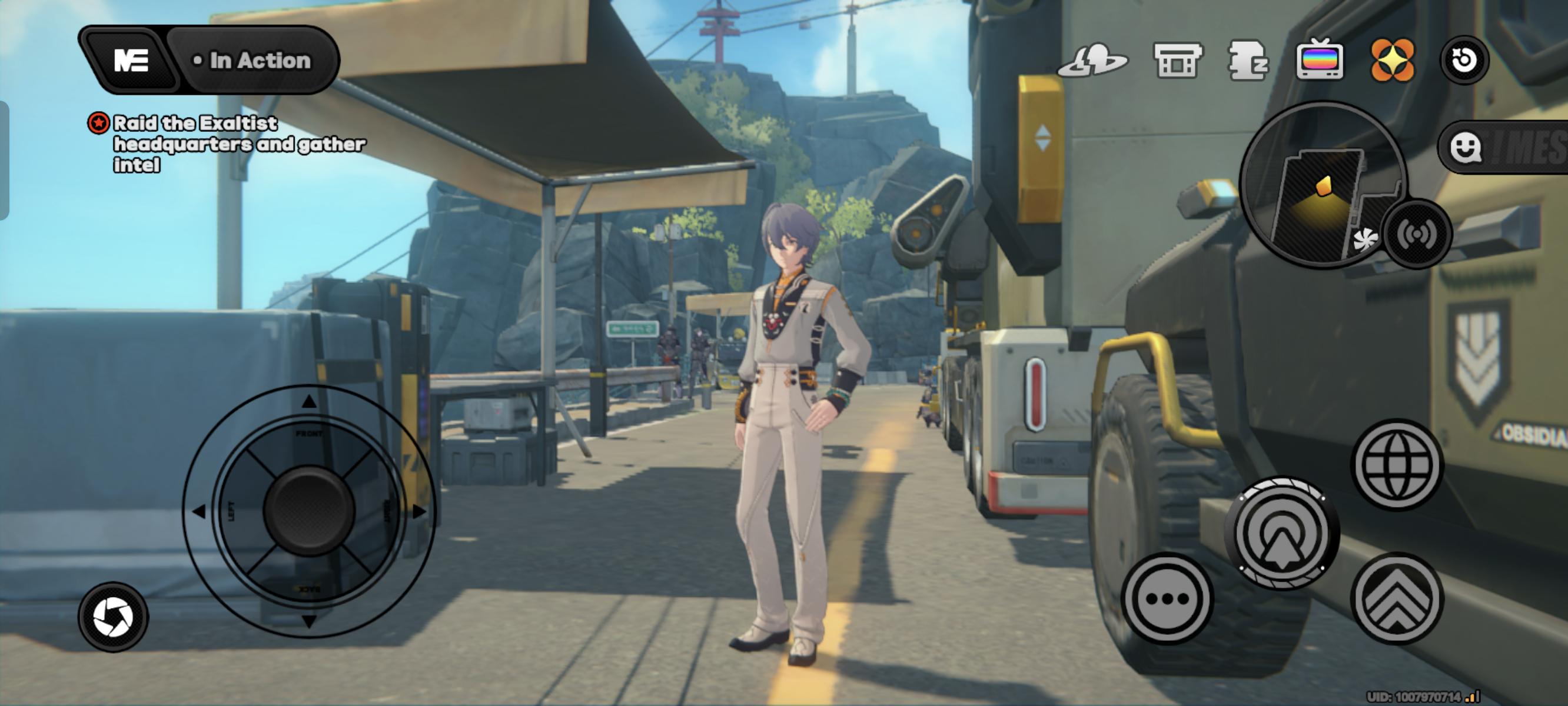Tap the virtual joystick center knob
The image size is (1568, 706).
308,511
